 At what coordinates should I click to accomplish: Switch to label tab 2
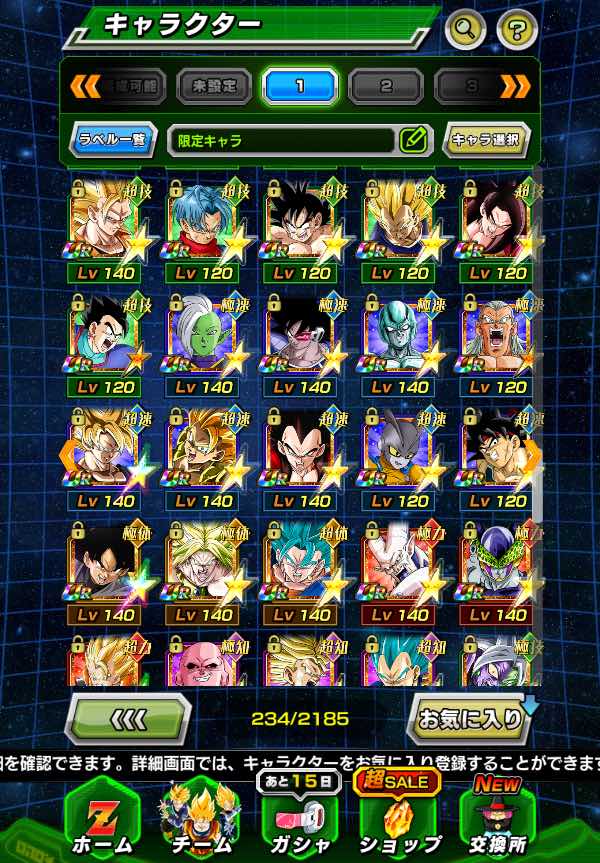coord(386,87)
